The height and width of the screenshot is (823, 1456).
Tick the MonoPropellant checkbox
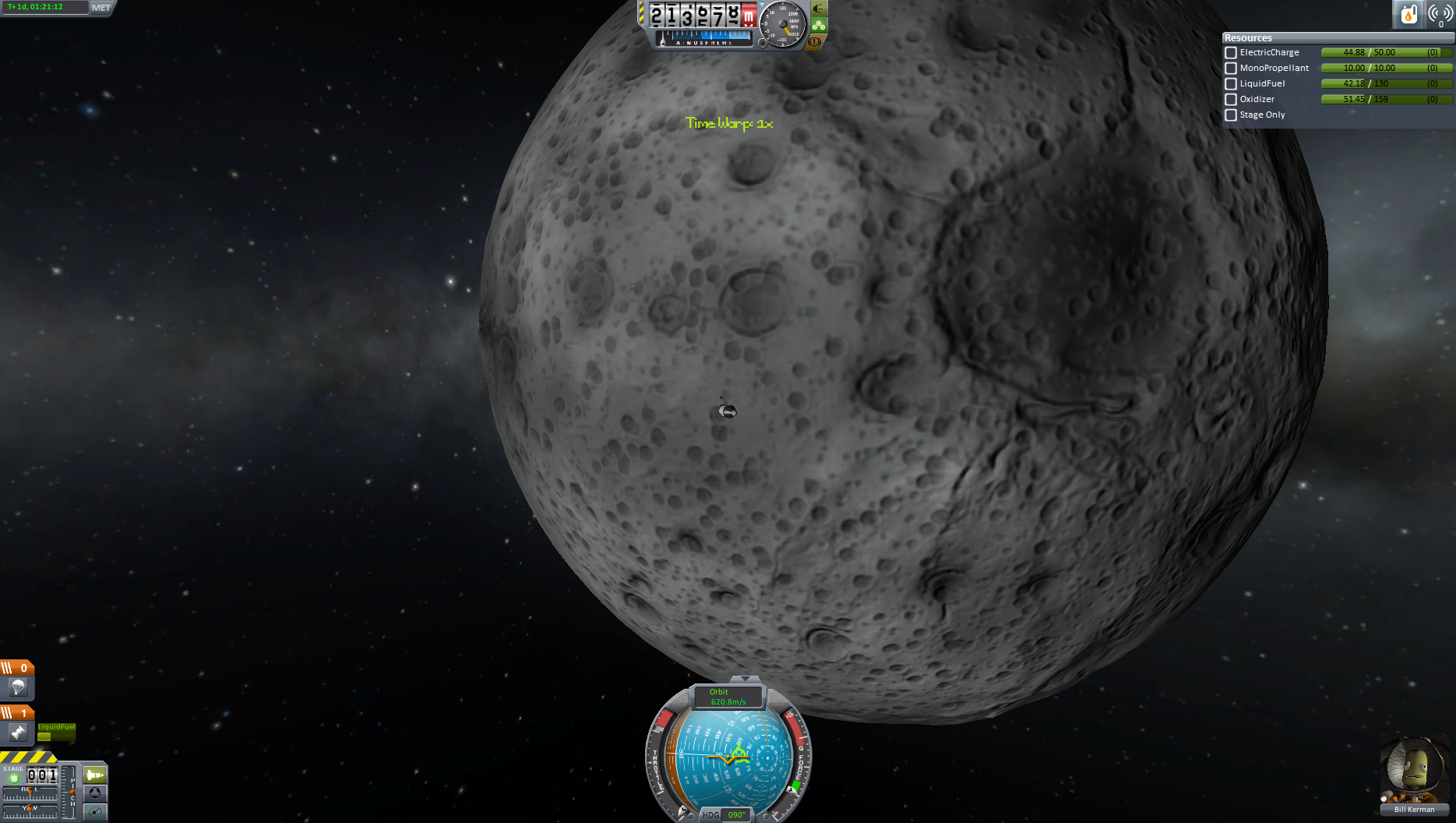pyautogui.click(x=1231, y=69)
